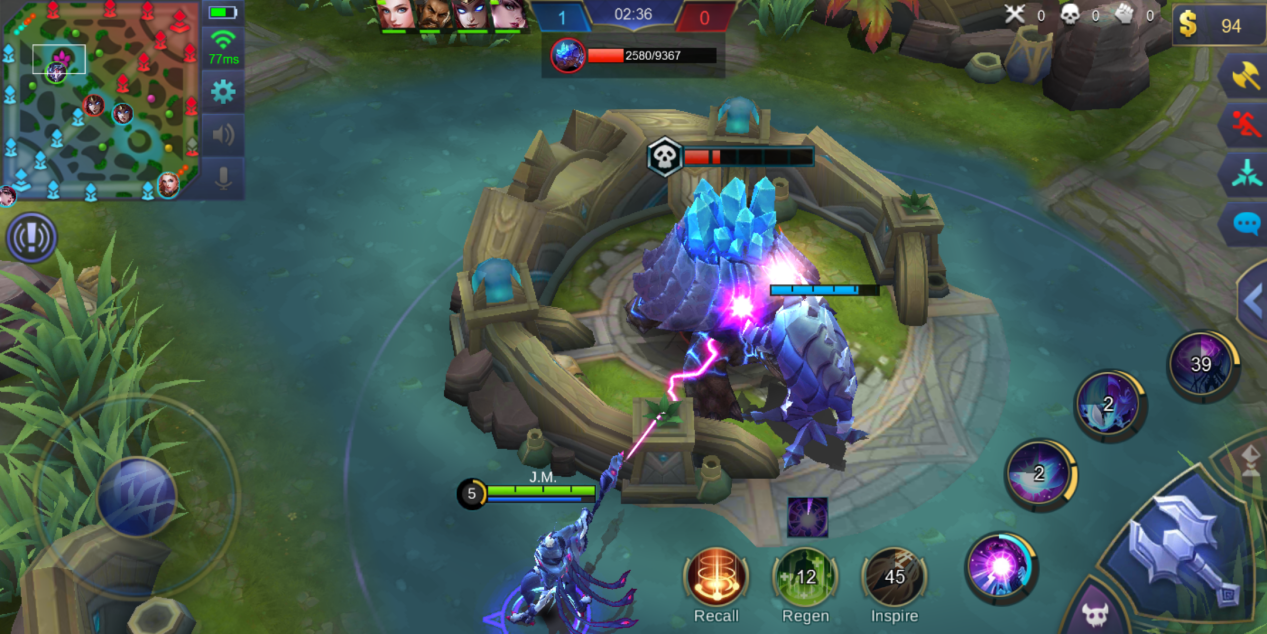Use the Regen ability
The height and width of the screenshot is (634, 1267).
(805, 577)
